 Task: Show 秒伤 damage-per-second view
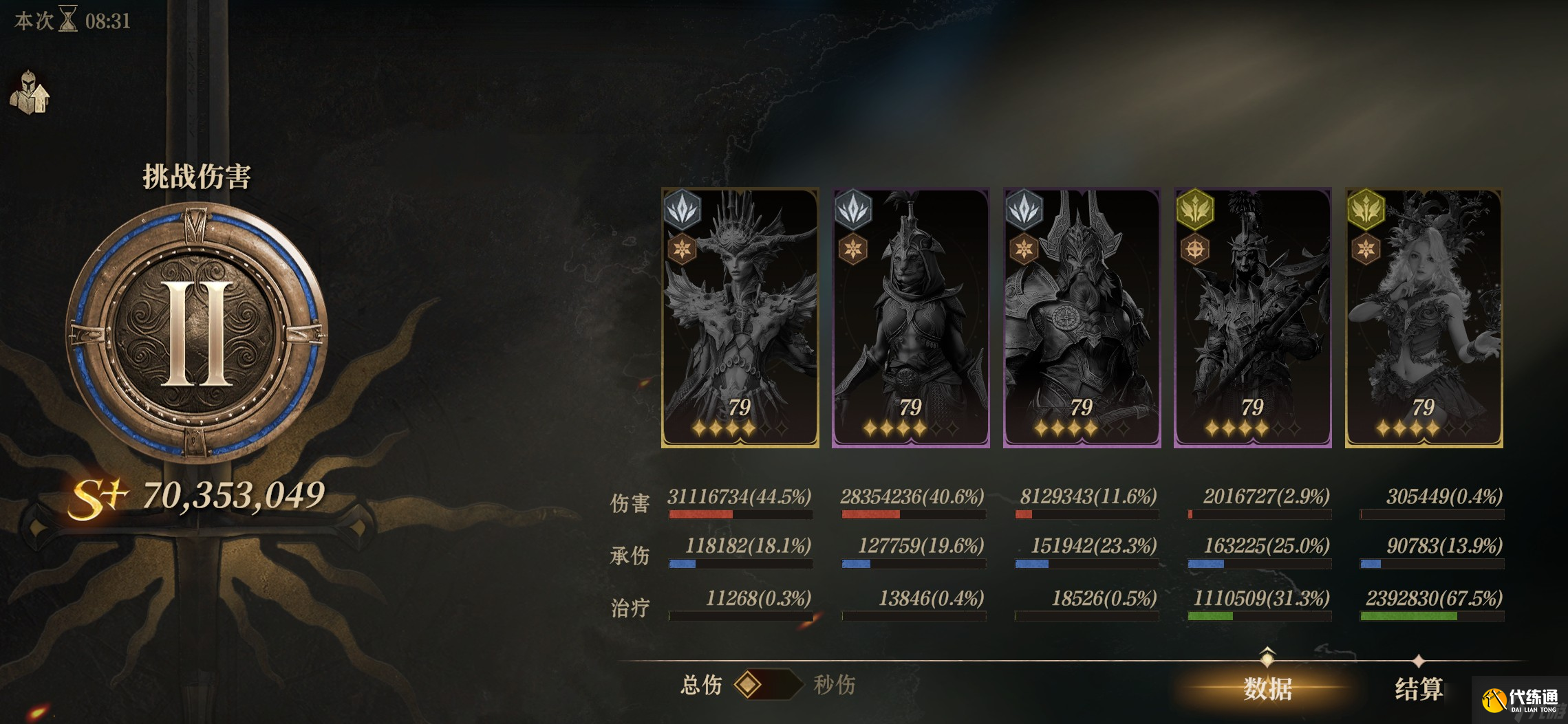[834, 685]
